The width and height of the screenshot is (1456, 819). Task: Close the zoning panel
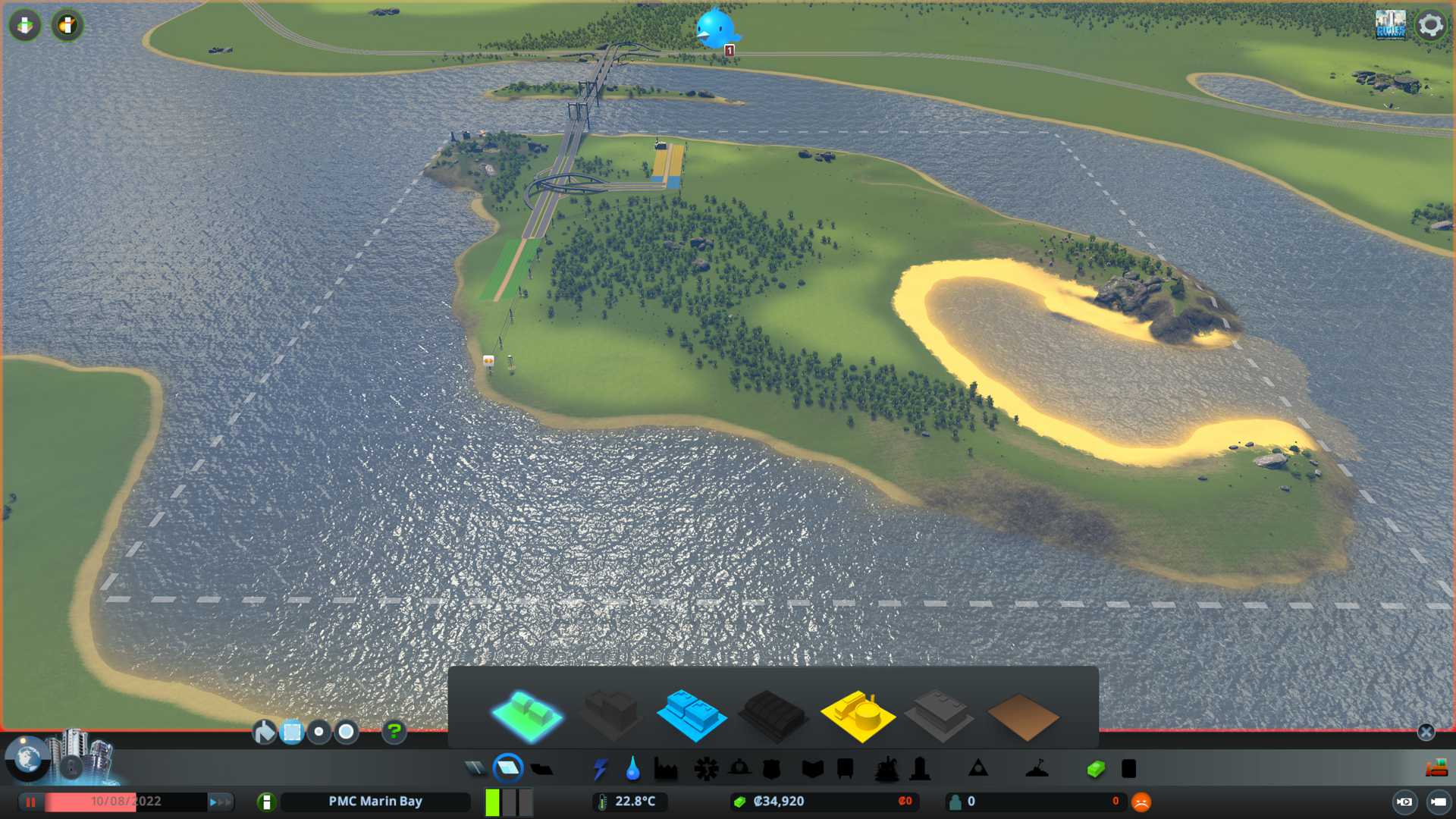point(1426,732)
